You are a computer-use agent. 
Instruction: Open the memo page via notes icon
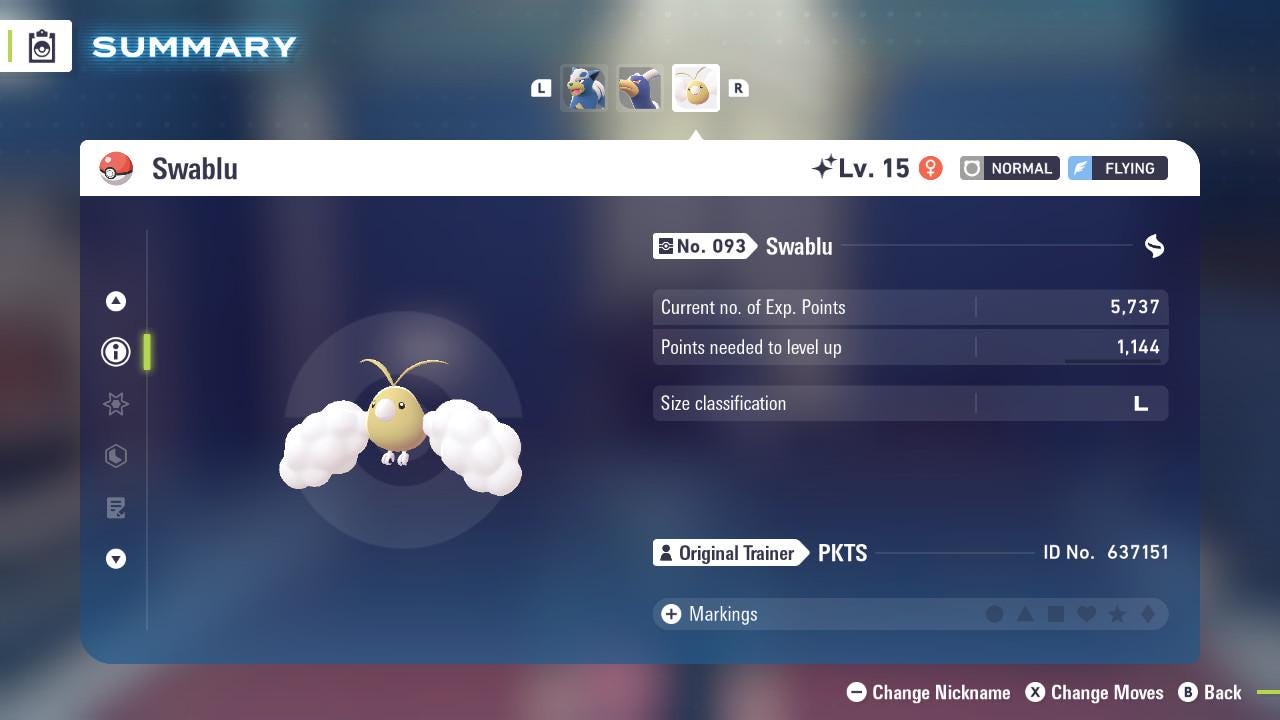[116, 508]
